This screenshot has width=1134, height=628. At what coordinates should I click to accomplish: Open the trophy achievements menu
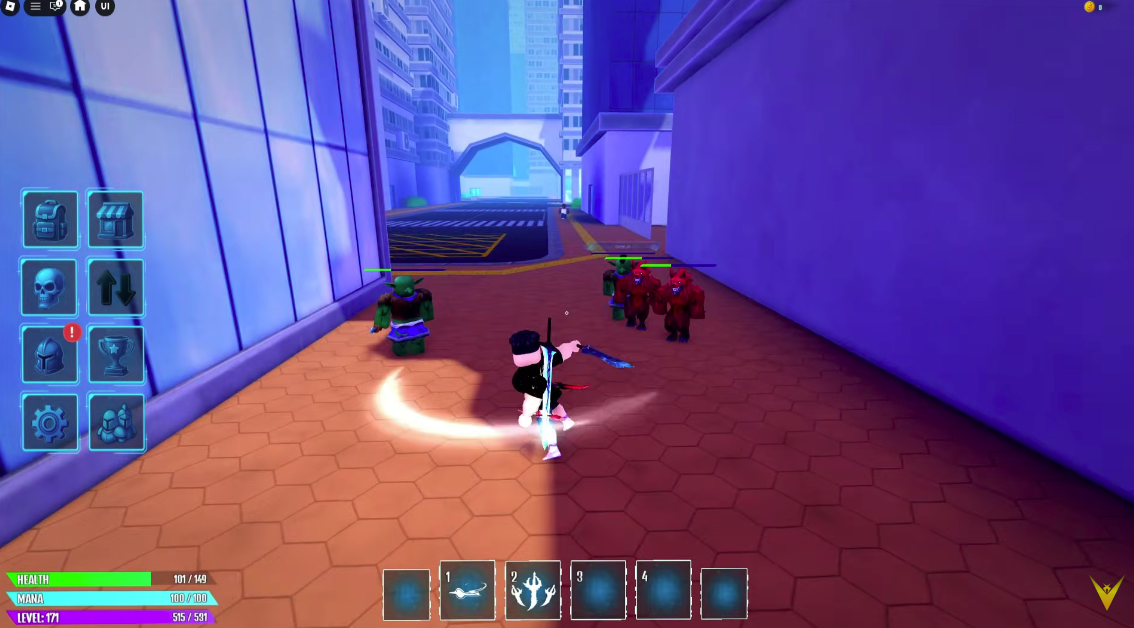pos(116,354)
